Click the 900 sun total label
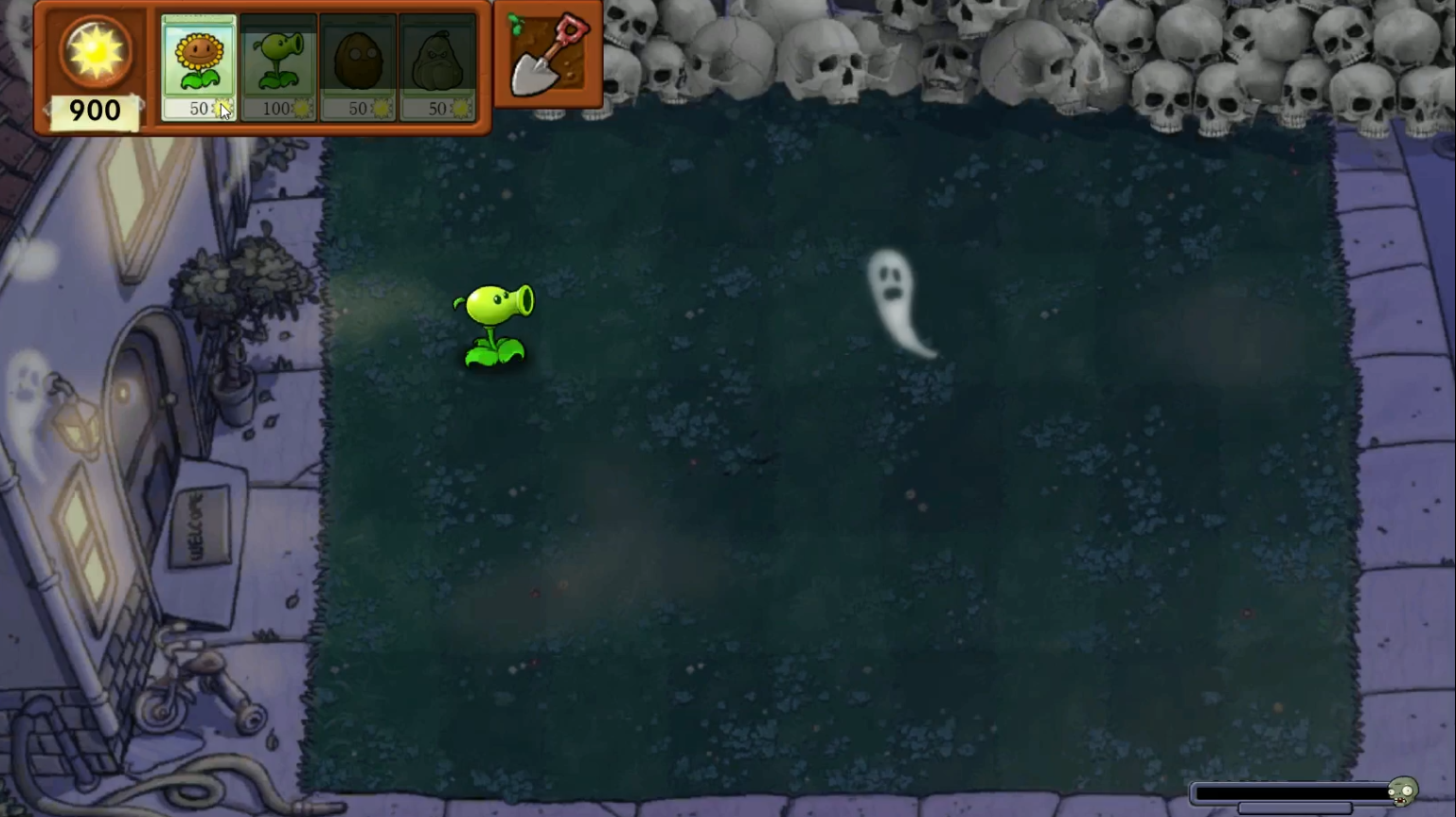Screen dimensions: 1456x817 pyautogui.click(x=94, y=111)
